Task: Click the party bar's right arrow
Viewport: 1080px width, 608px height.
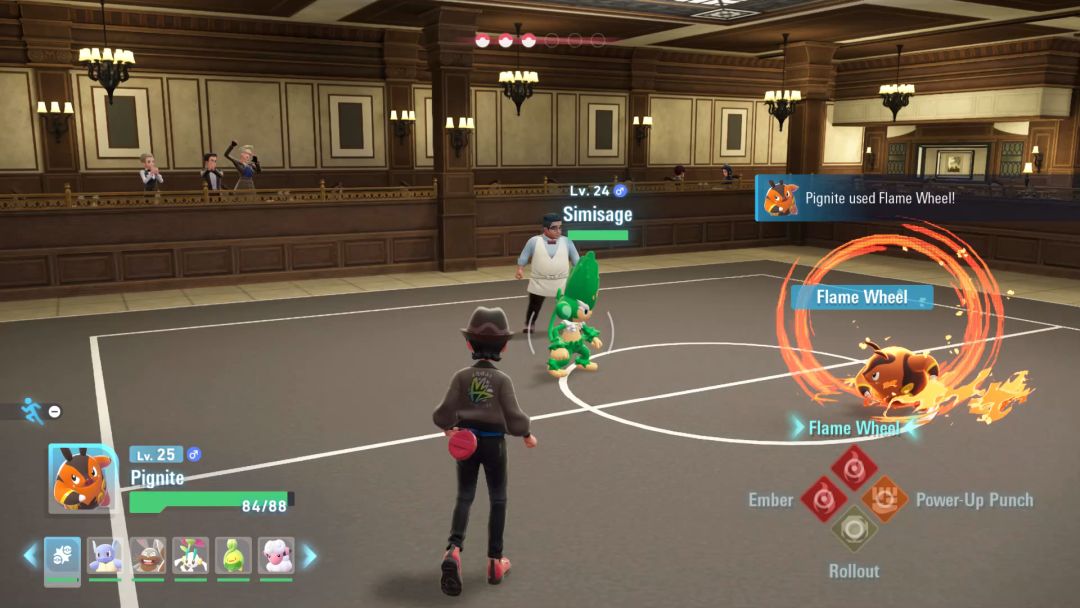Action: tap(310, 556)
